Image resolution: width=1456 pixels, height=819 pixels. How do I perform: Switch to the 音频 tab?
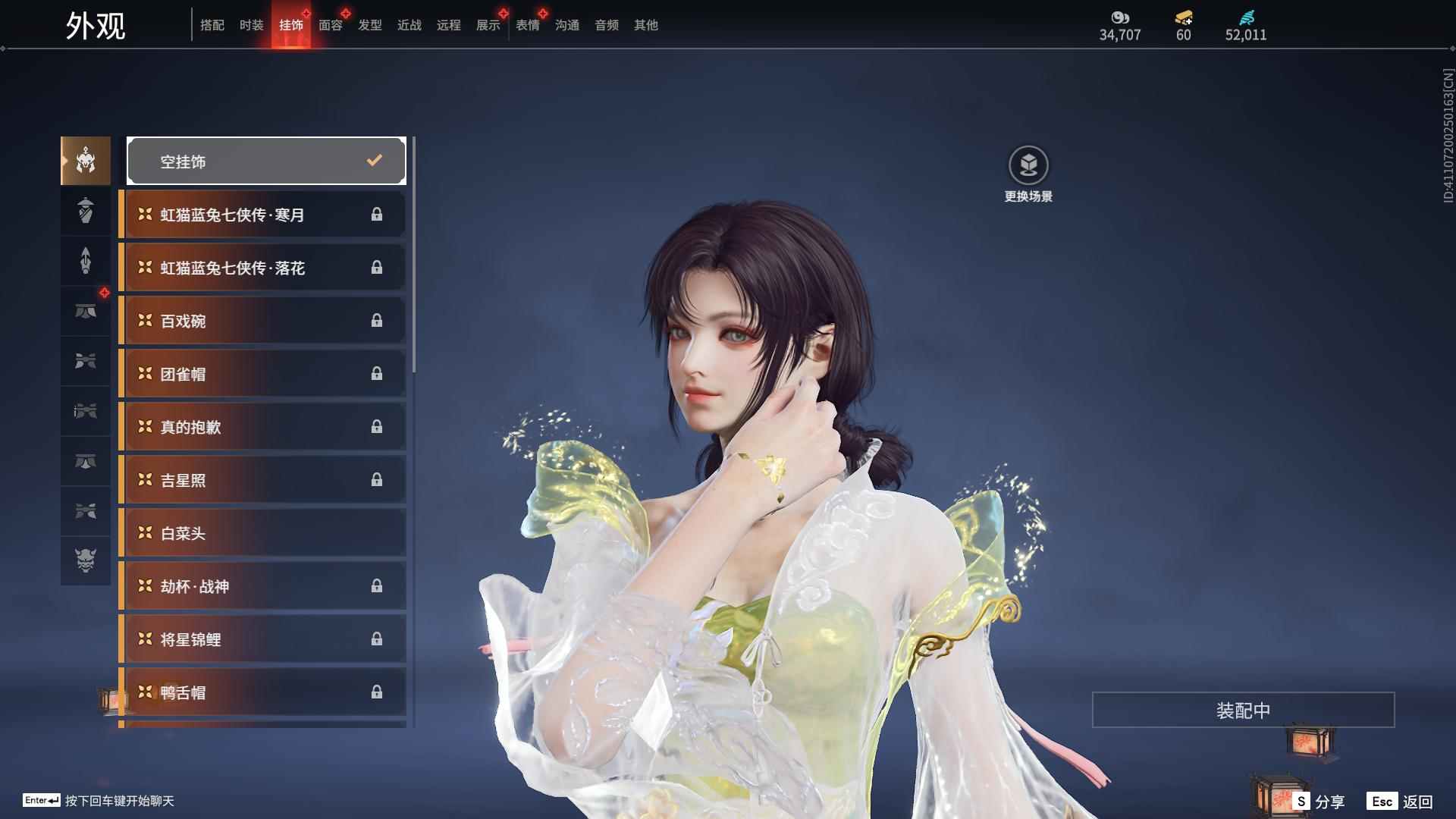point(606,25)
